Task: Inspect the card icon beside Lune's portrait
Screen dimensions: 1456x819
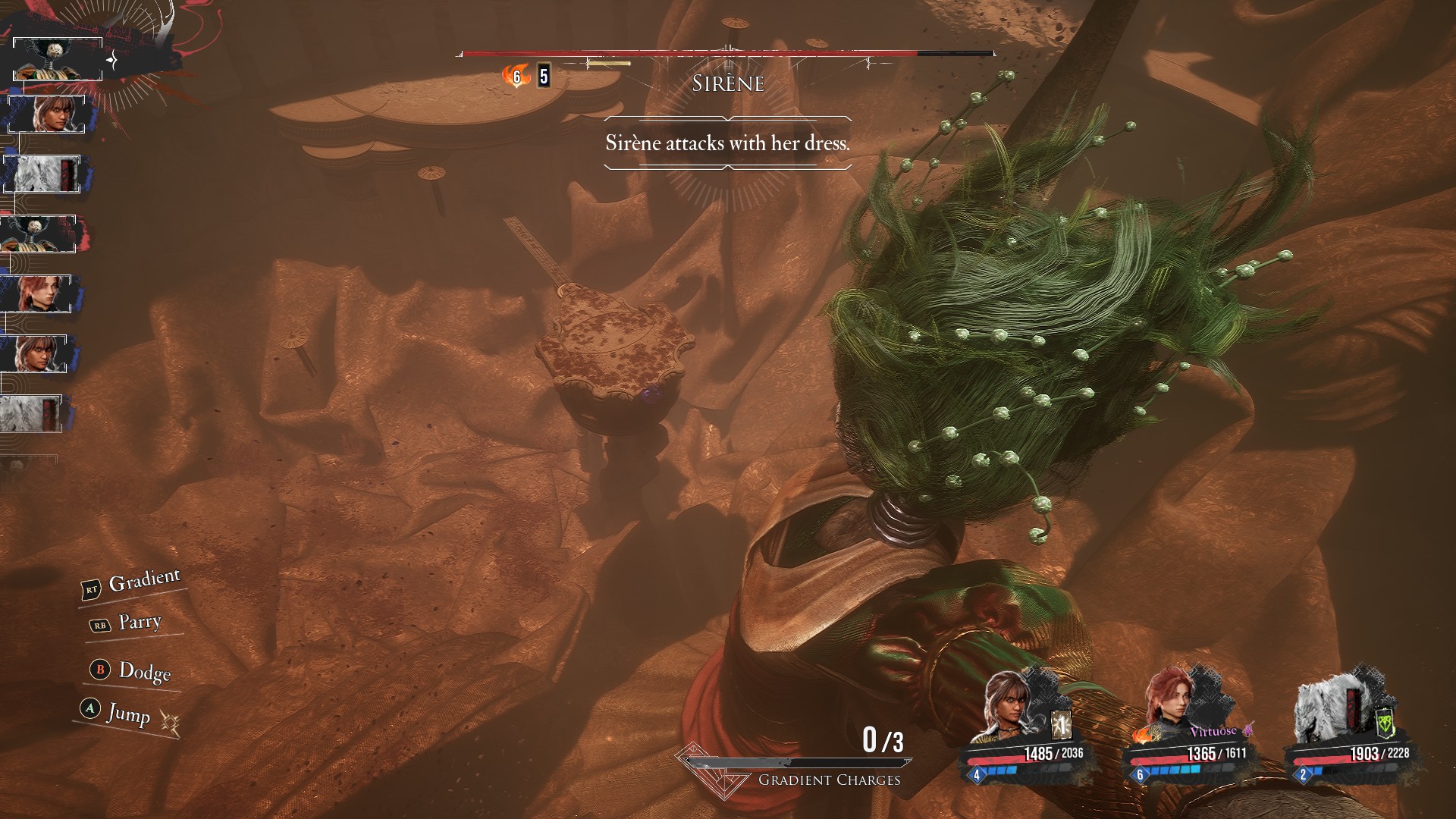Action: [x=1062, y=725]
